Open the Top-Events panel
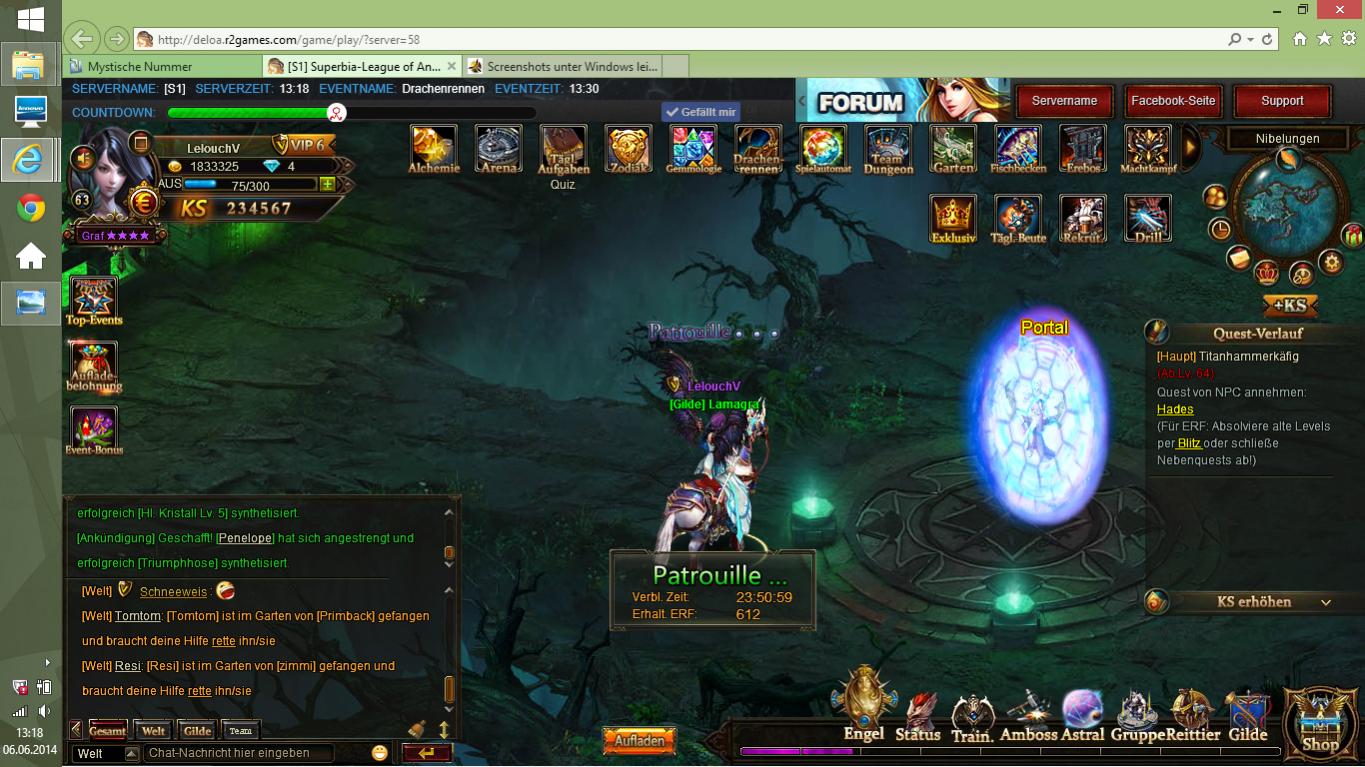Viewport: 1365px width, 767px height. point(94,299)
